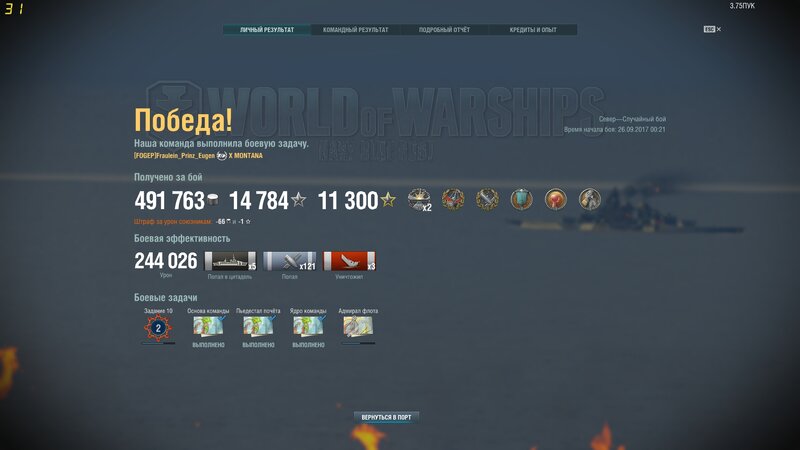Open the «Подробный отчёт» tab
Screen dimensions: 800x450
pyautogui.click(x=444, y=30)
